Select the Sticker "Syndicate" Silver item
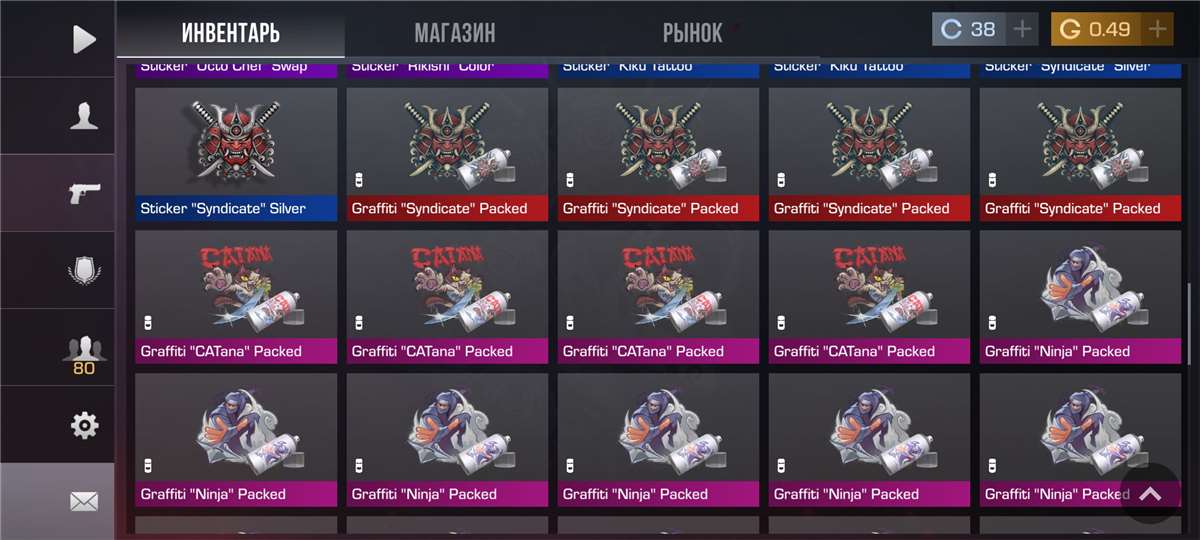The image size is (1200, 540). click(236, 154)
